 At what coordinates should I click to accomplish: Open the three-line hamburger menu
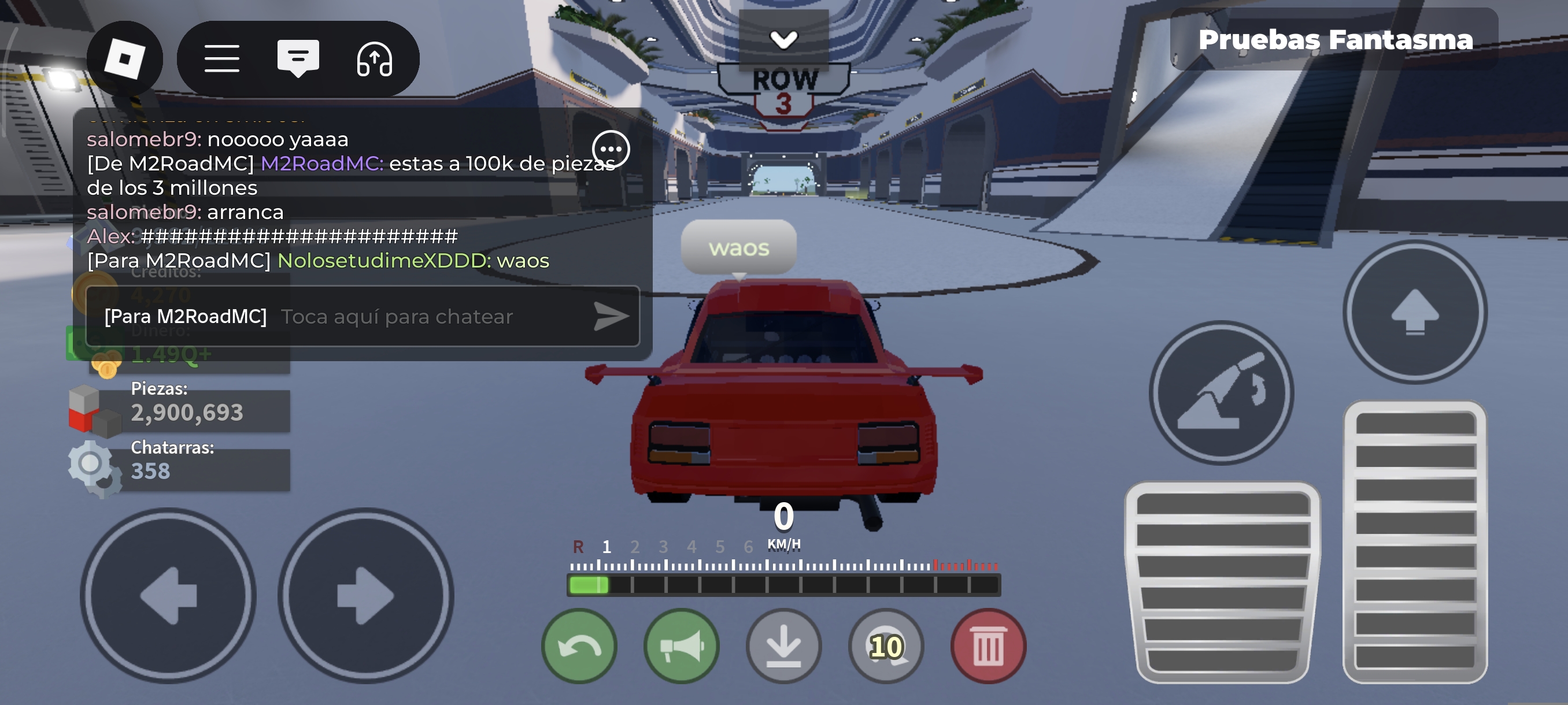[x=221, y=58]
